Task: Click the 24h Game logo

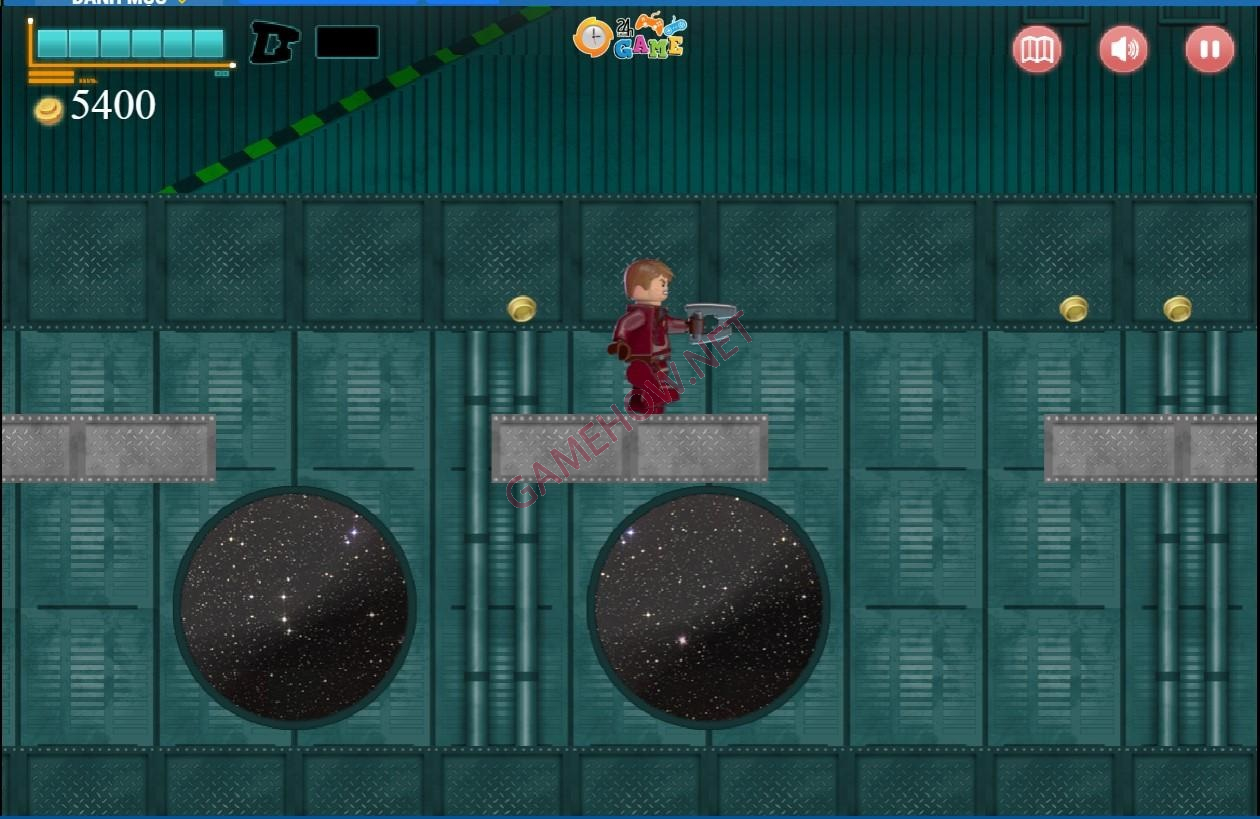Action: tap(630, 37)
